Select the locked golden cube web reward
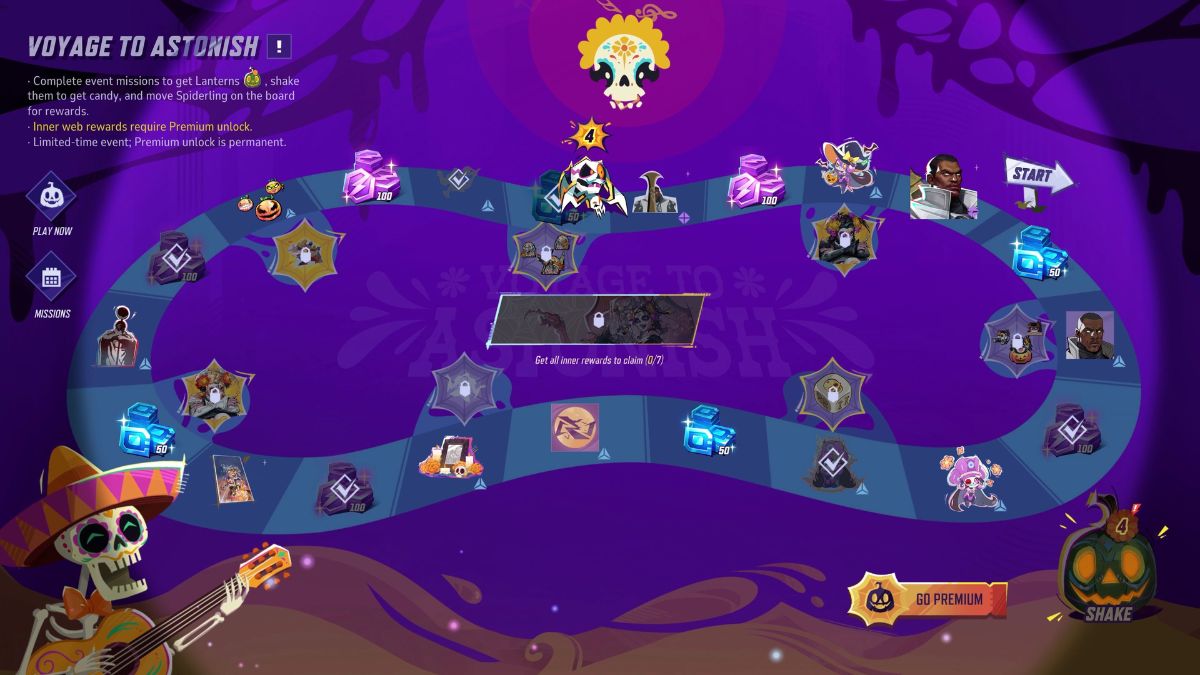 (x=833, y=393)
